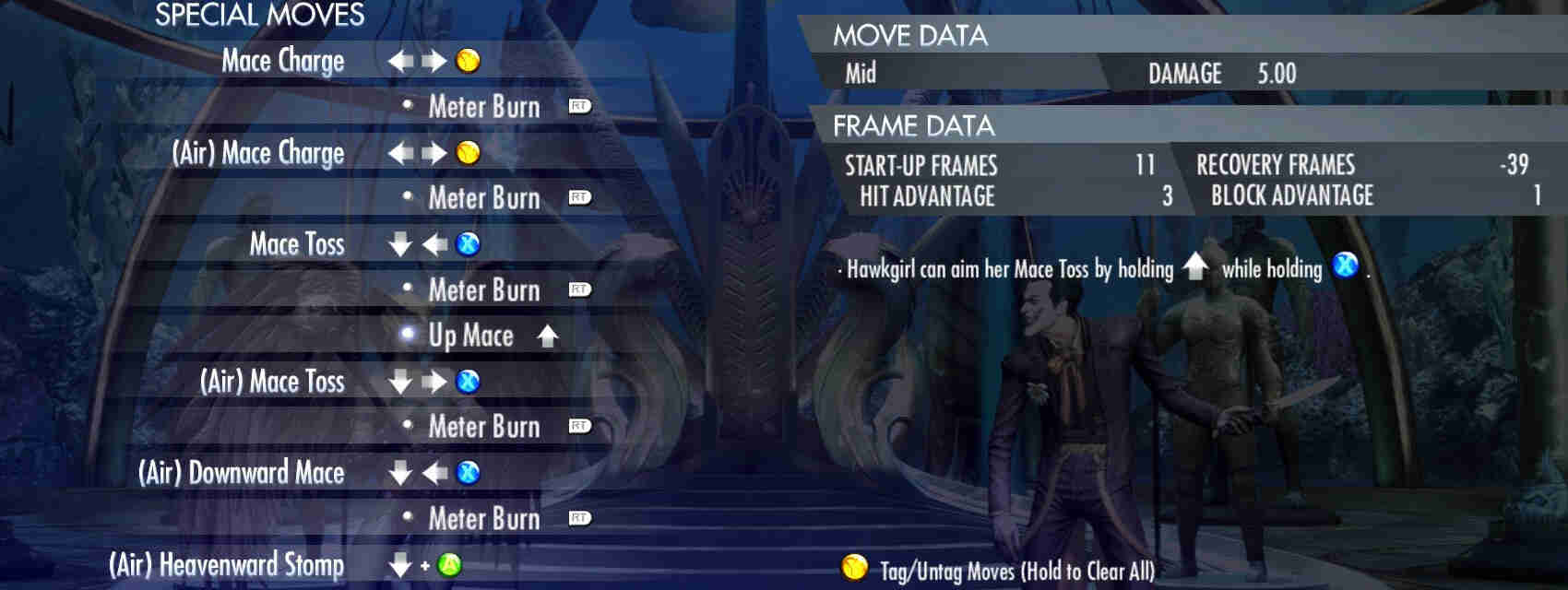
Task: Select Meter Burn beneath (Air) Mace Toss
Action: [484, 427]
